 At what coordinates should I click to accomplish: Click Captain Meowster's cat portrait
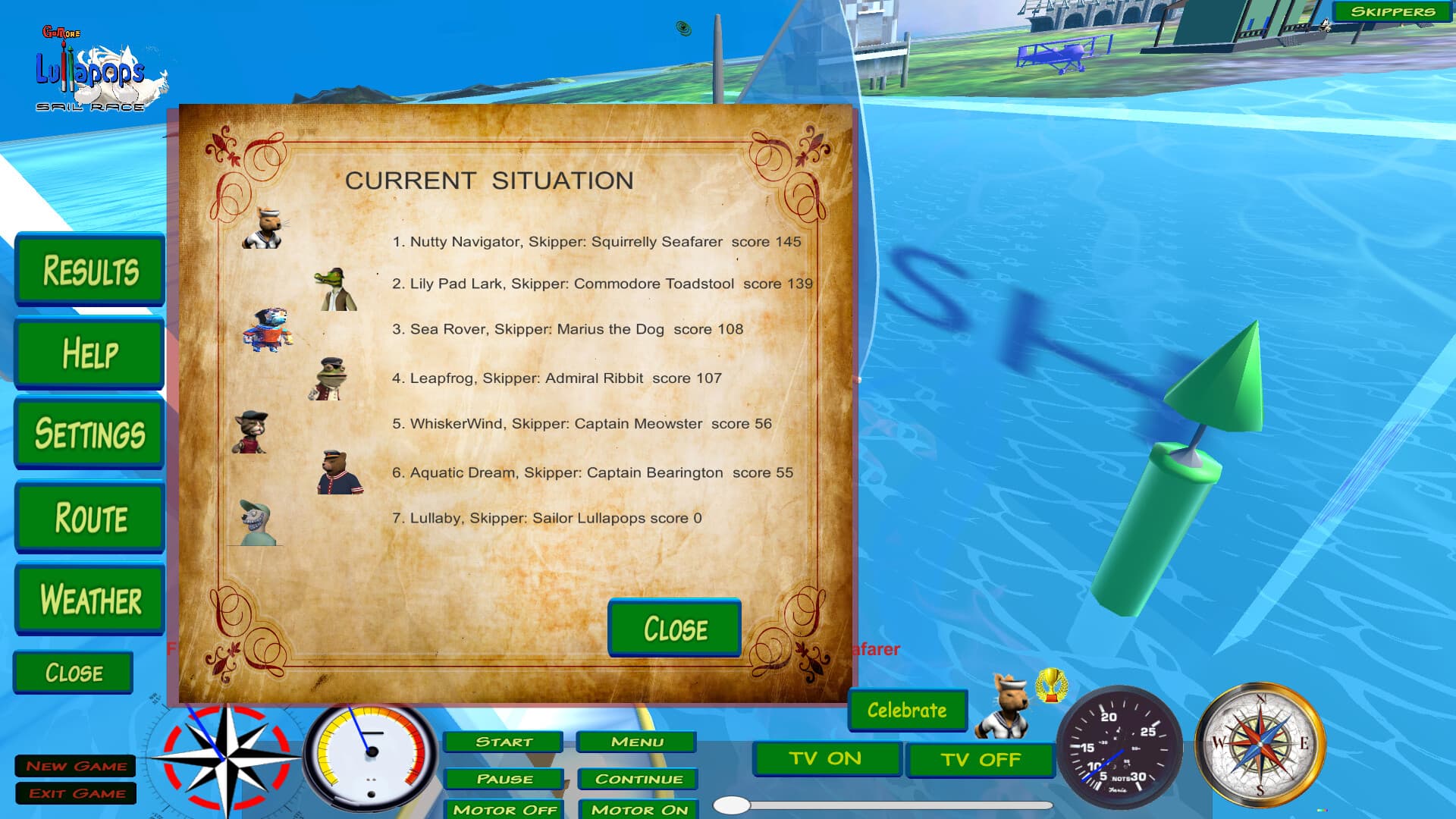pos(249,432)
